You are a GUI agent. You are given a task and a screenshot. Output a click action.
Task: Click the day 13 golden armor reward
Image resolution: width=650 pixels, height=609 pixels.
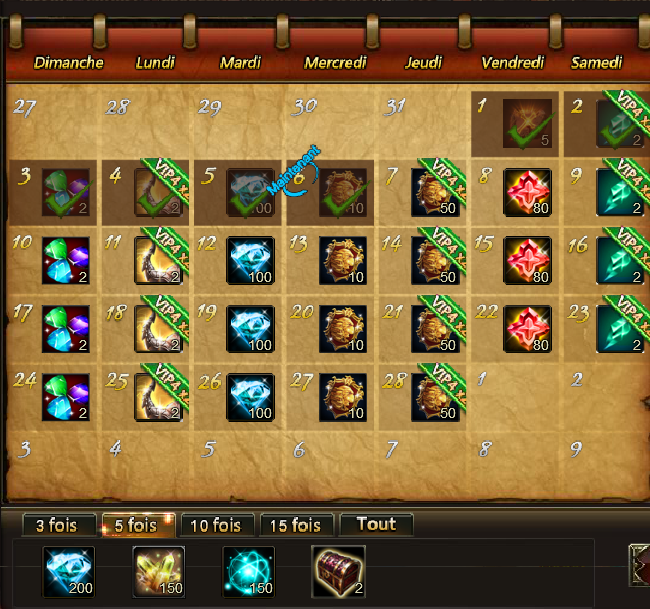pos(343,259)
